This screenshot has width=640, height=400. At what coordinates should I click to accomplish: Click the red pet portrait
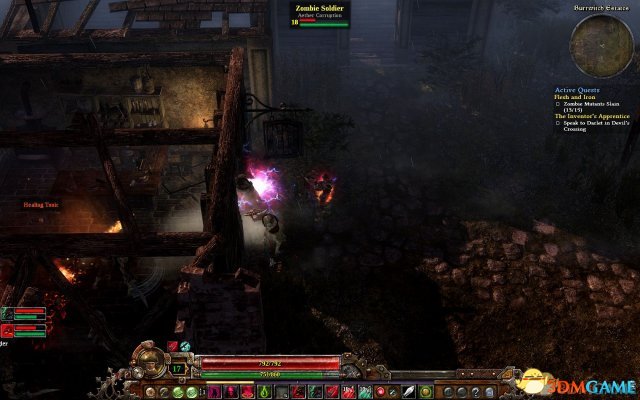(x=7, y=328)
